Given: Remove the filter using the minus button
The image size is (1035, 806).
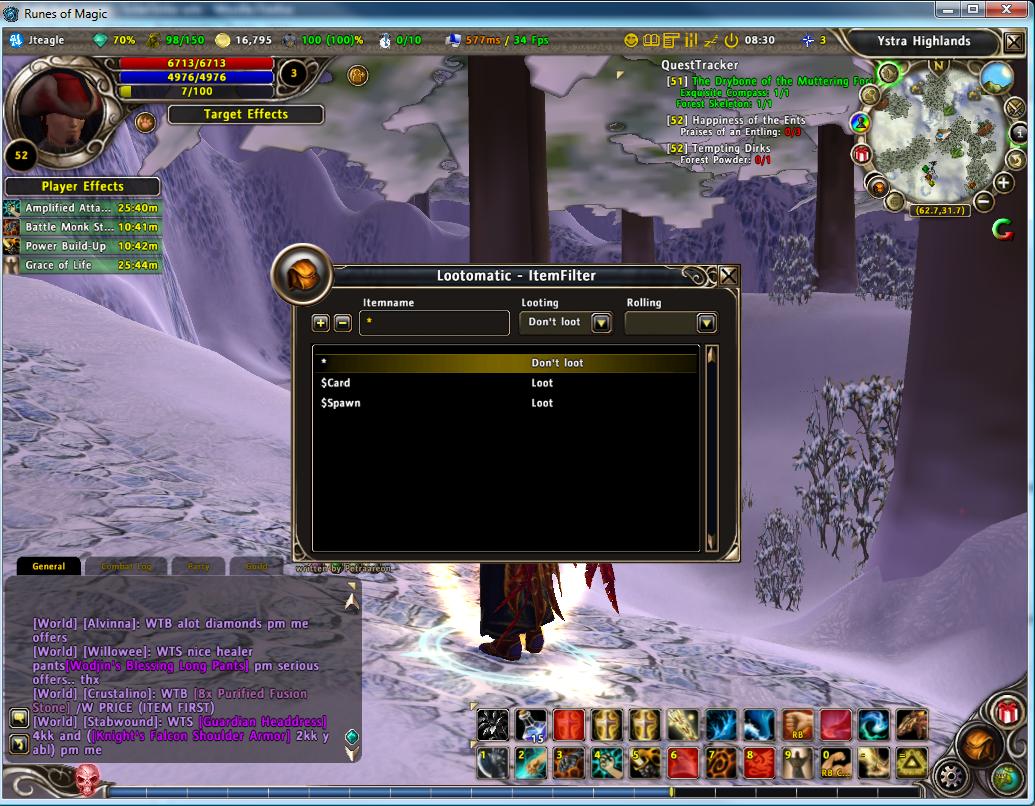Looking at the screenshot, I should 342,322.
